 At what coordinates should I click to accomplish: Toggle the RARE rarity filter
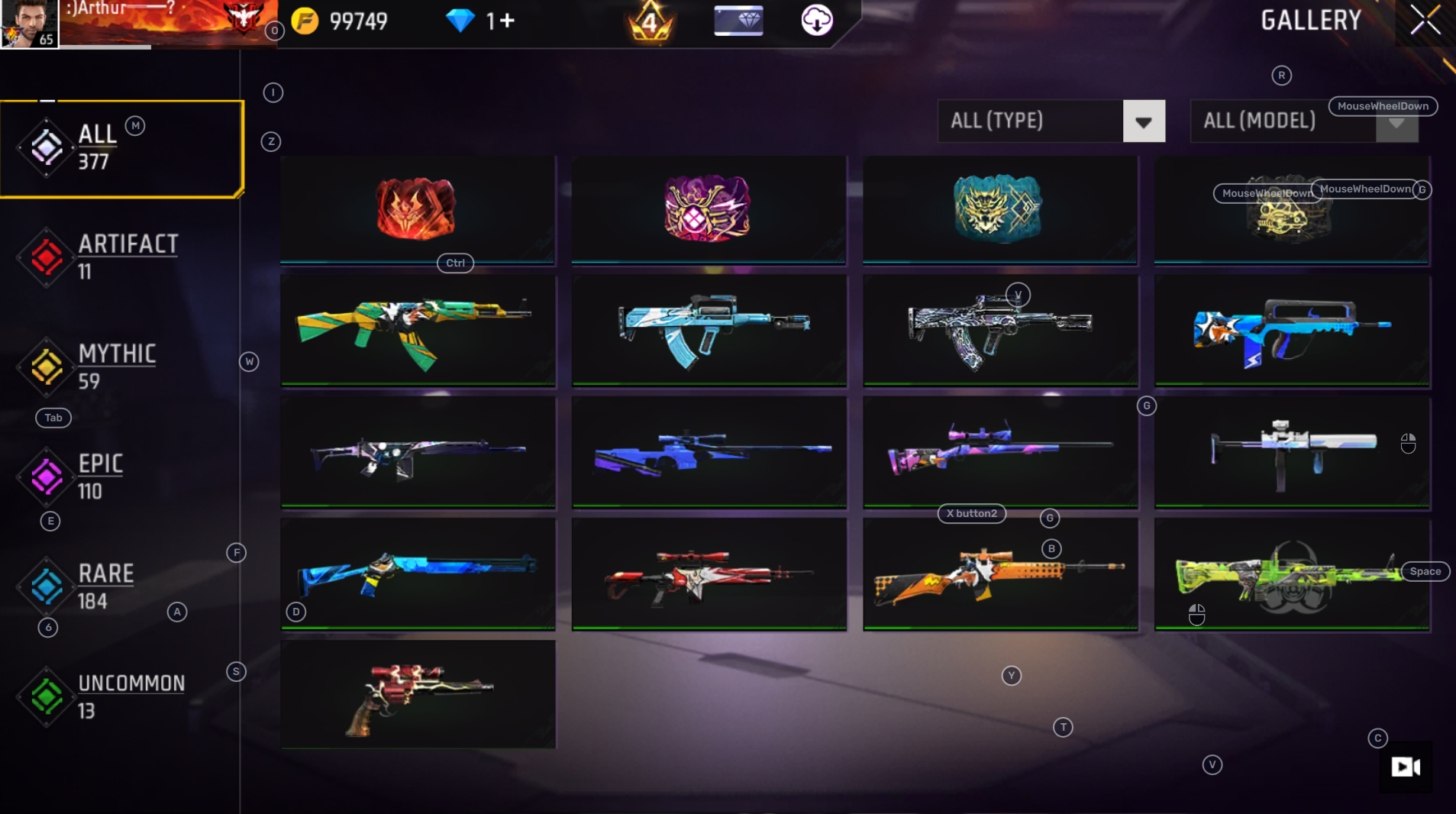[46, 586]
